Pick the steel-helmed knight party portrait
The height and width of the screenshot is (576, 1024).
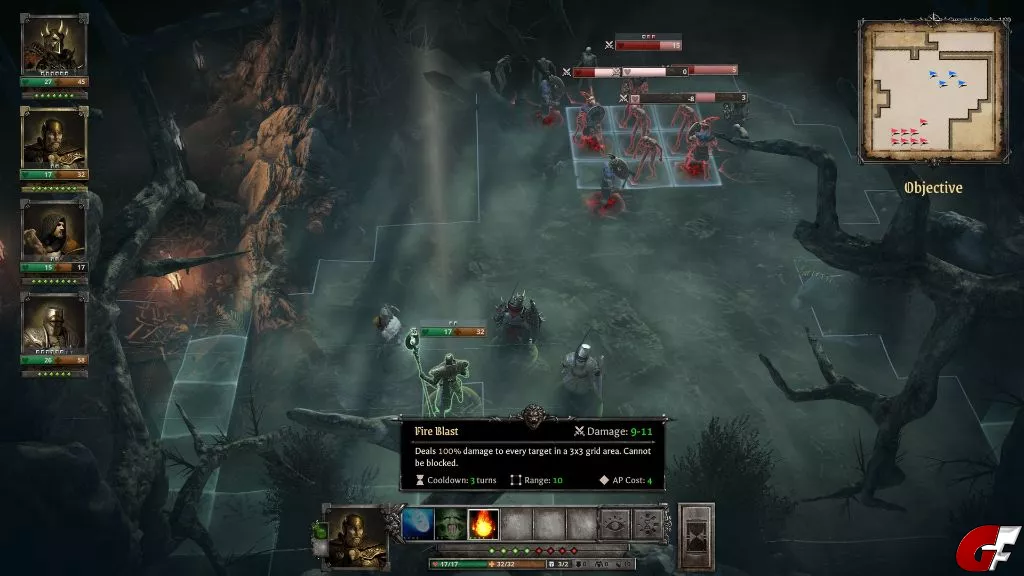[x=54, y=324]
